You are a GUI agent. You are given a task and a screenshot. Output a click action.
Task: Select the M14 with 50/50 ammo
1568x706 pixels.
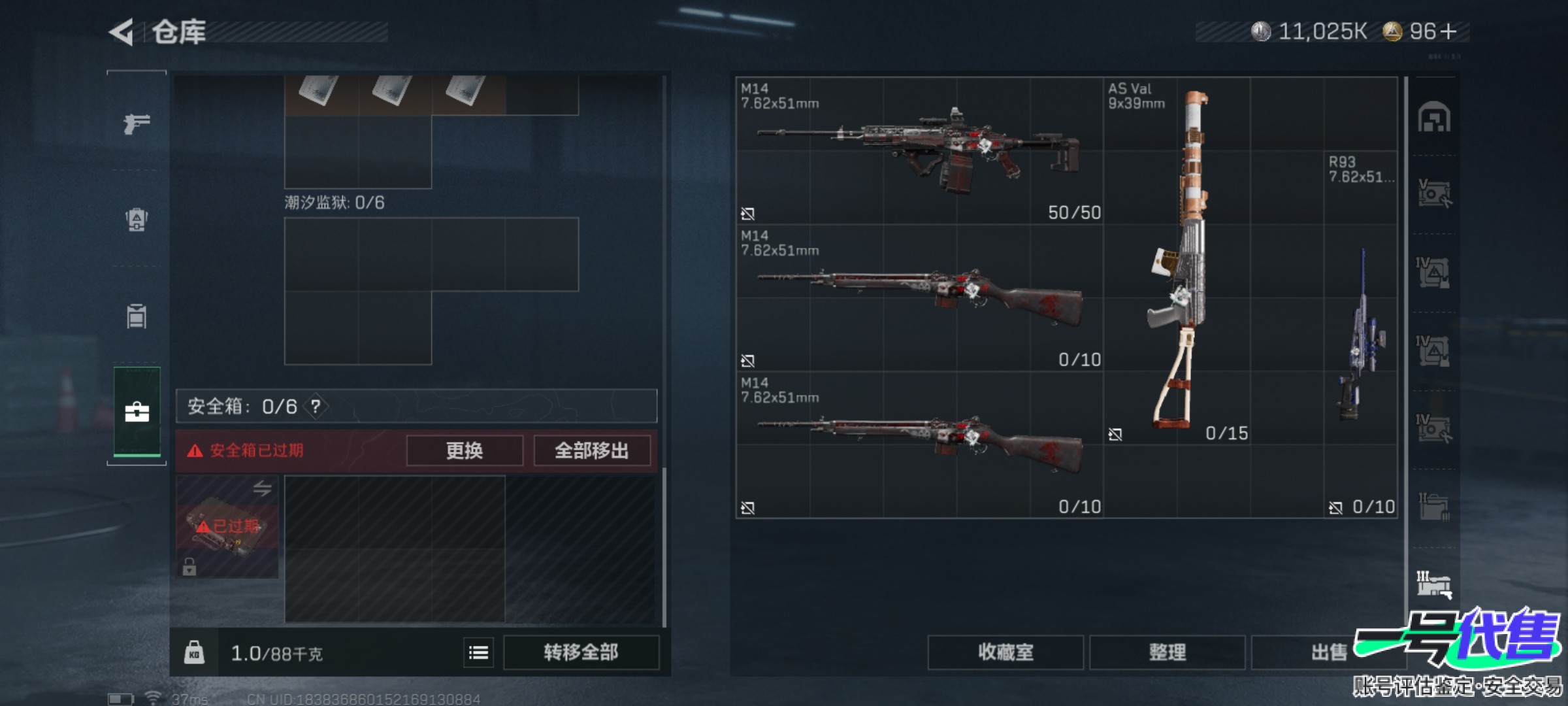pos(919,151)
